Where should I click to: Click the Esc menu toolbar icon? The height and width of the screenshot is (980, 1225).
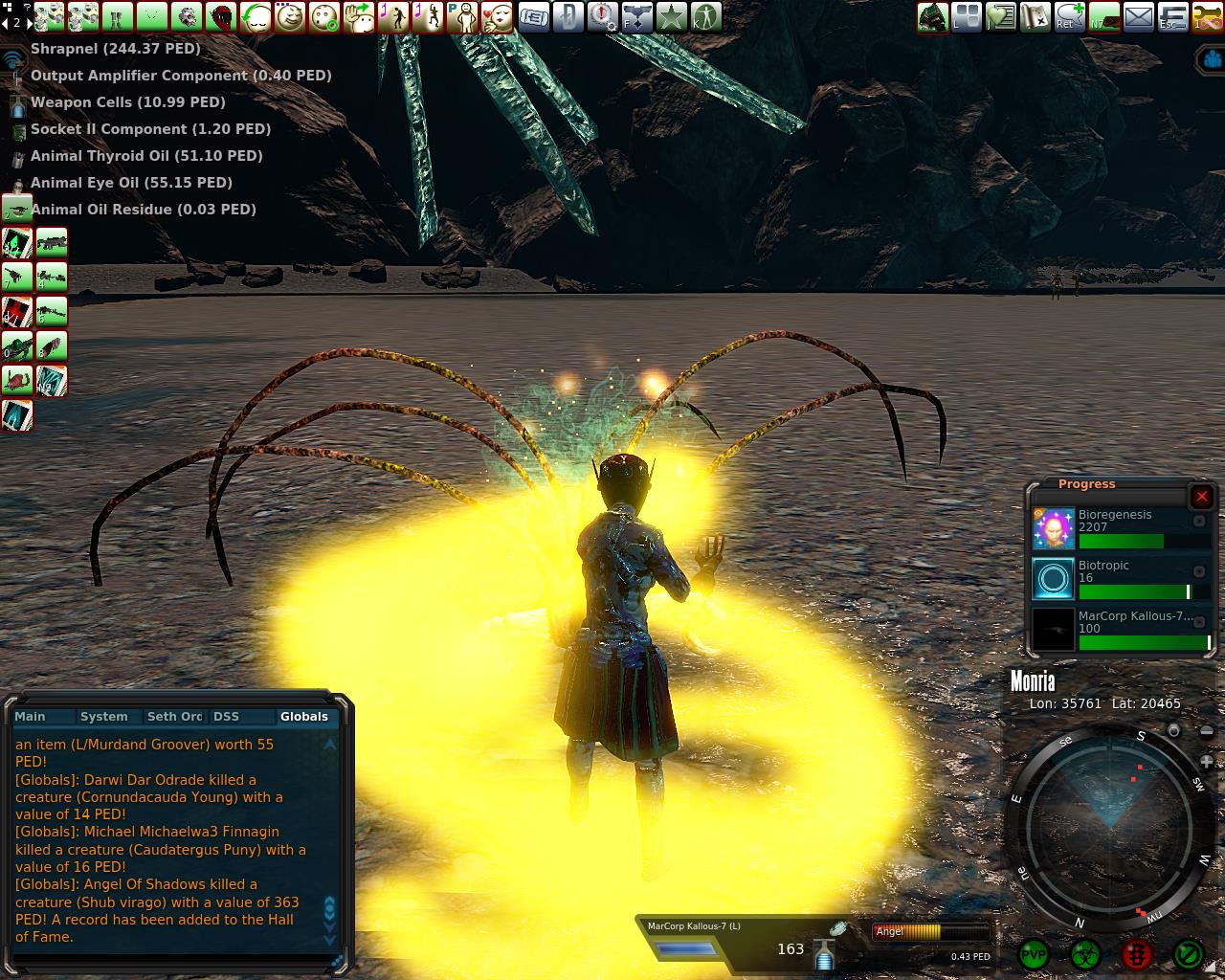[x=1173, y=16]
